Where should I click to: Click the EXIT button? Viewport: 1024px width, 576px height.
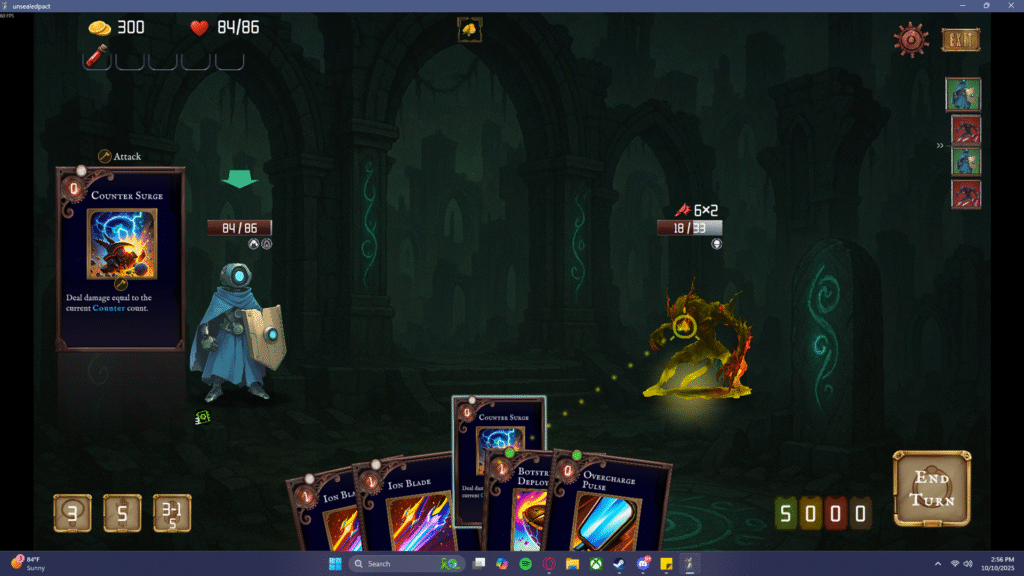click(x=960, y=40)
